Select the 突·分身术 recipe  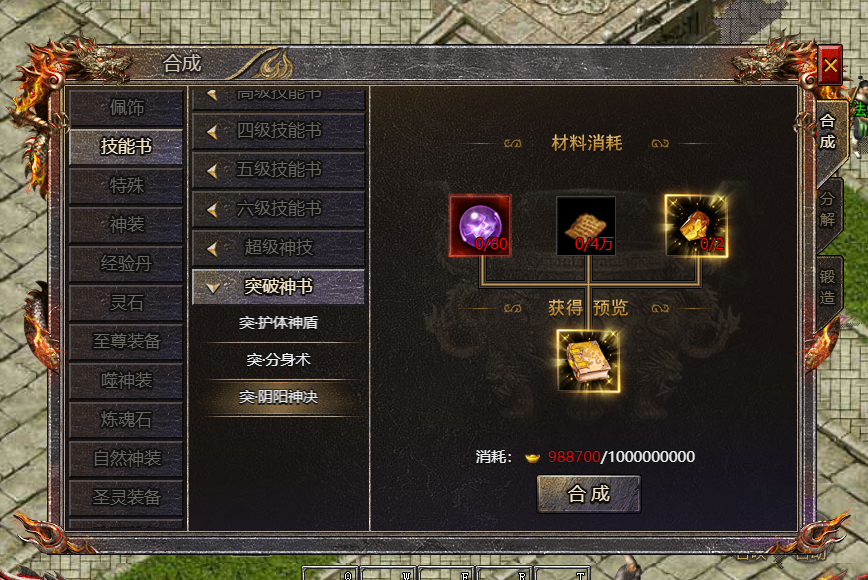pyautogui.click(x=278, y=359)
